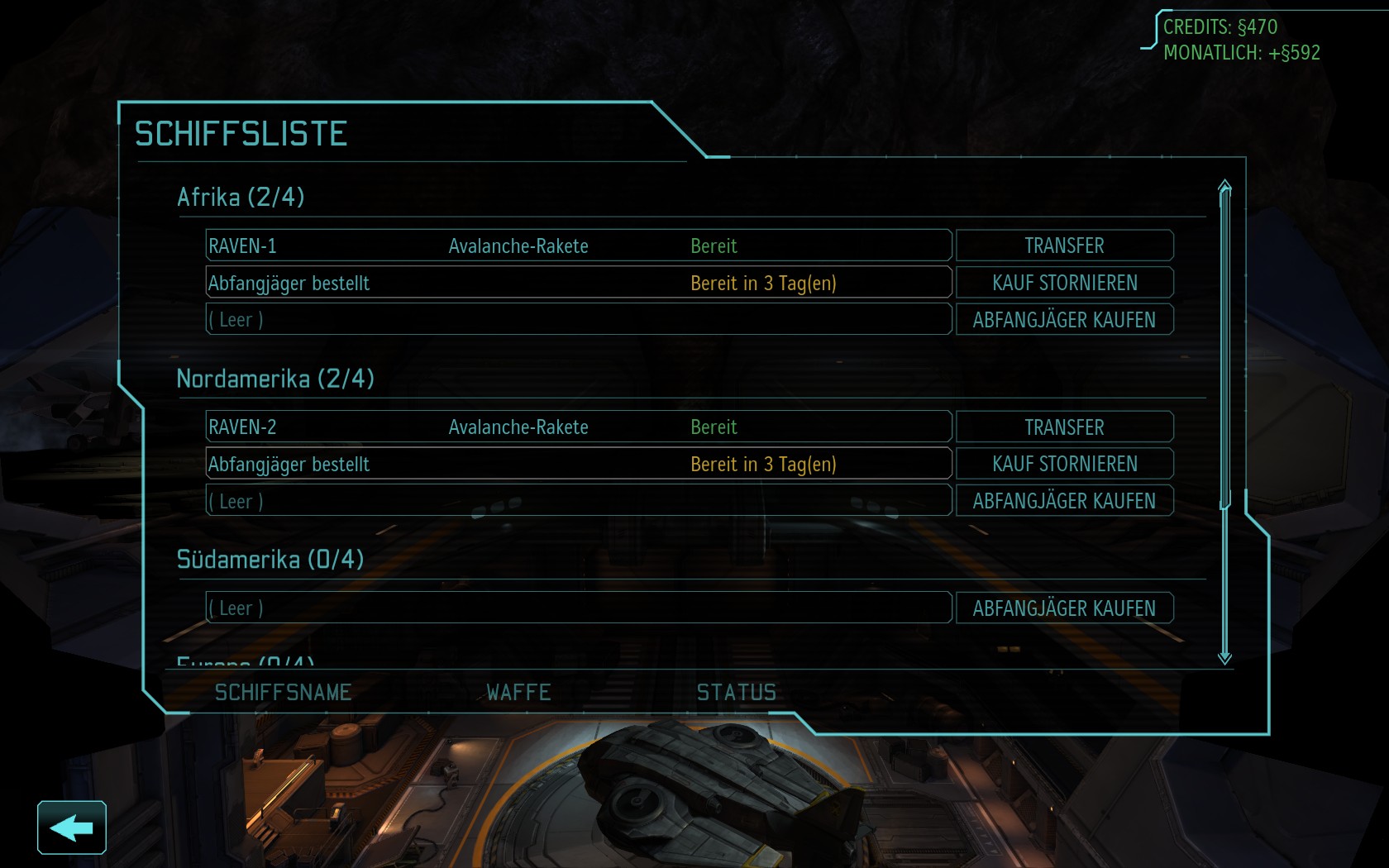Select the RAVEN-2 ship row
Image resolution: width=1389 pixels, height=868 pixels.
click(578, 427)
